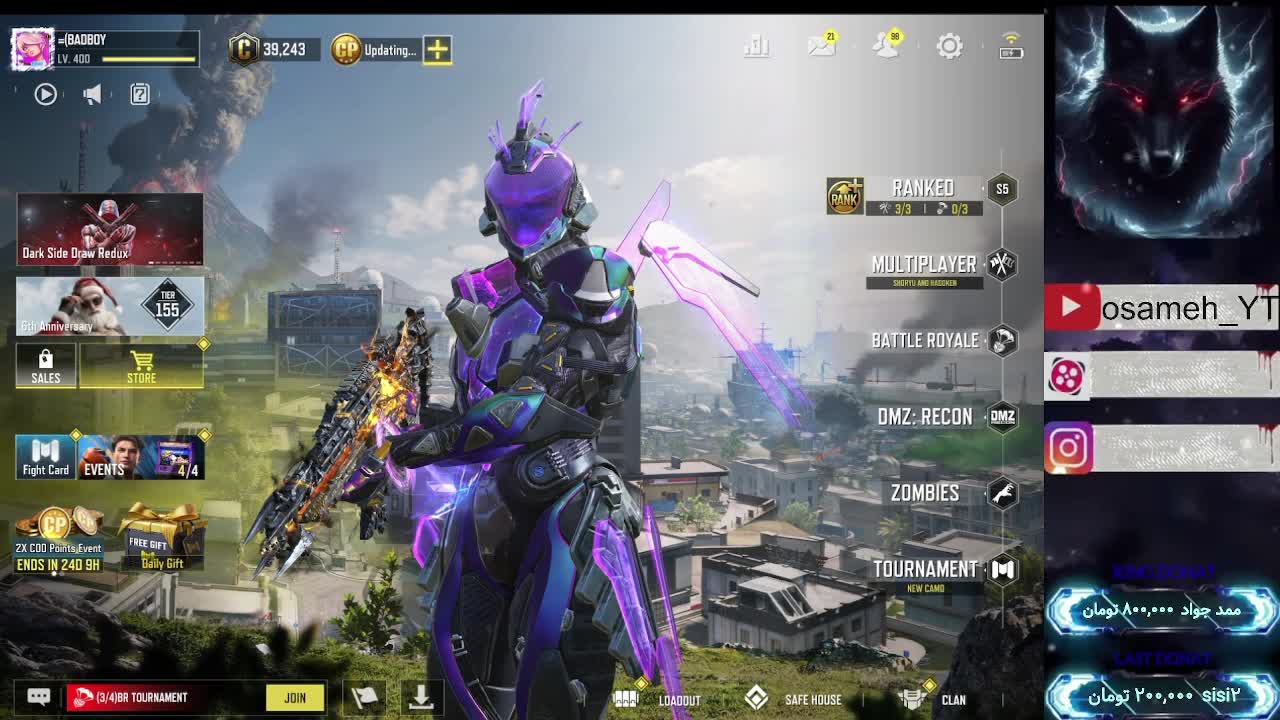Show the leaderboard bars icon
The height and width of the screenshot is (720, 1280).
pyautogui.click(x=757, y=46)
